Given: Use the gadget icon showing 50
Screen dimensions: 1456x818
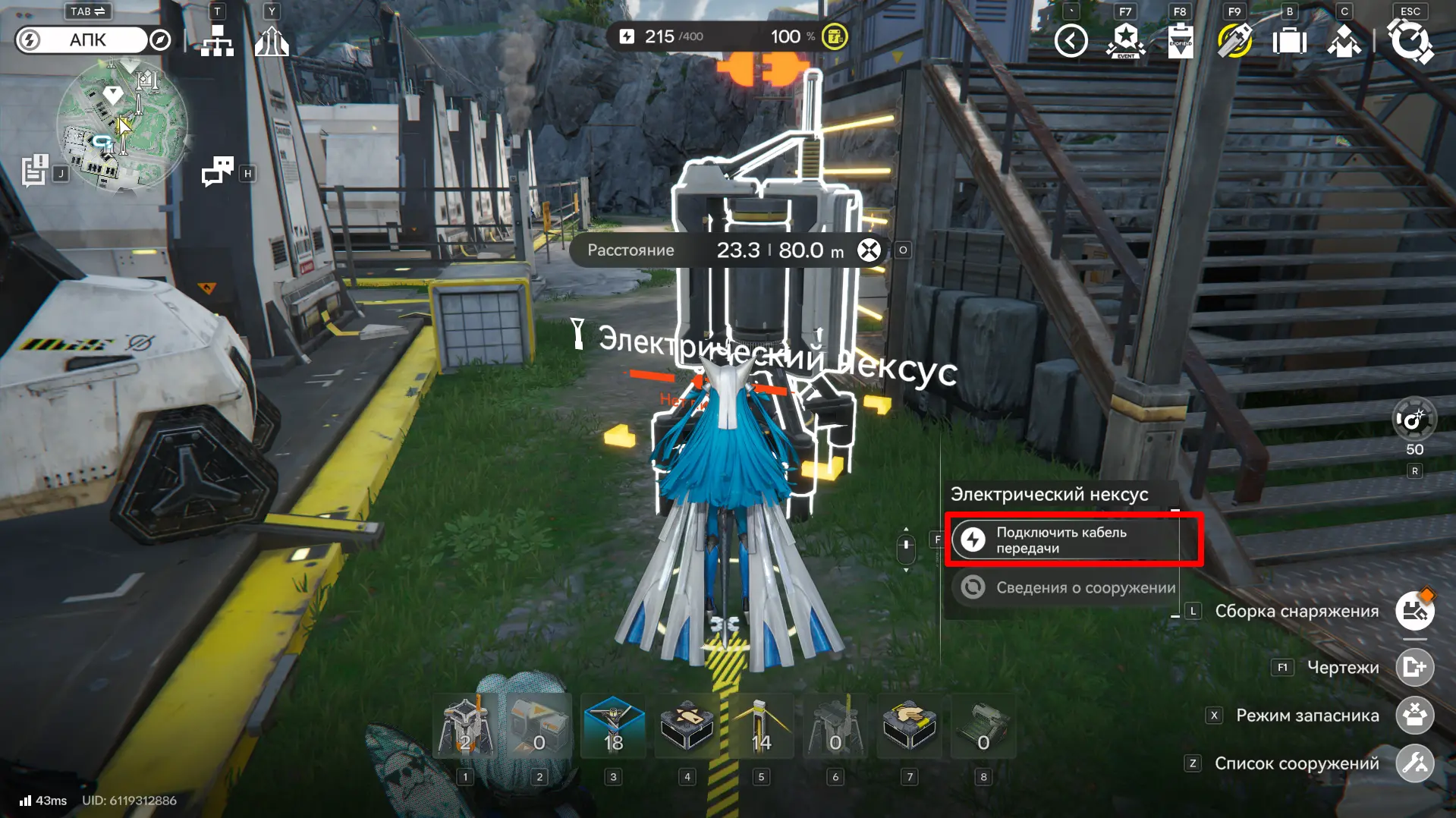Looking at the screenshot, I should [x=1414, y=420].
